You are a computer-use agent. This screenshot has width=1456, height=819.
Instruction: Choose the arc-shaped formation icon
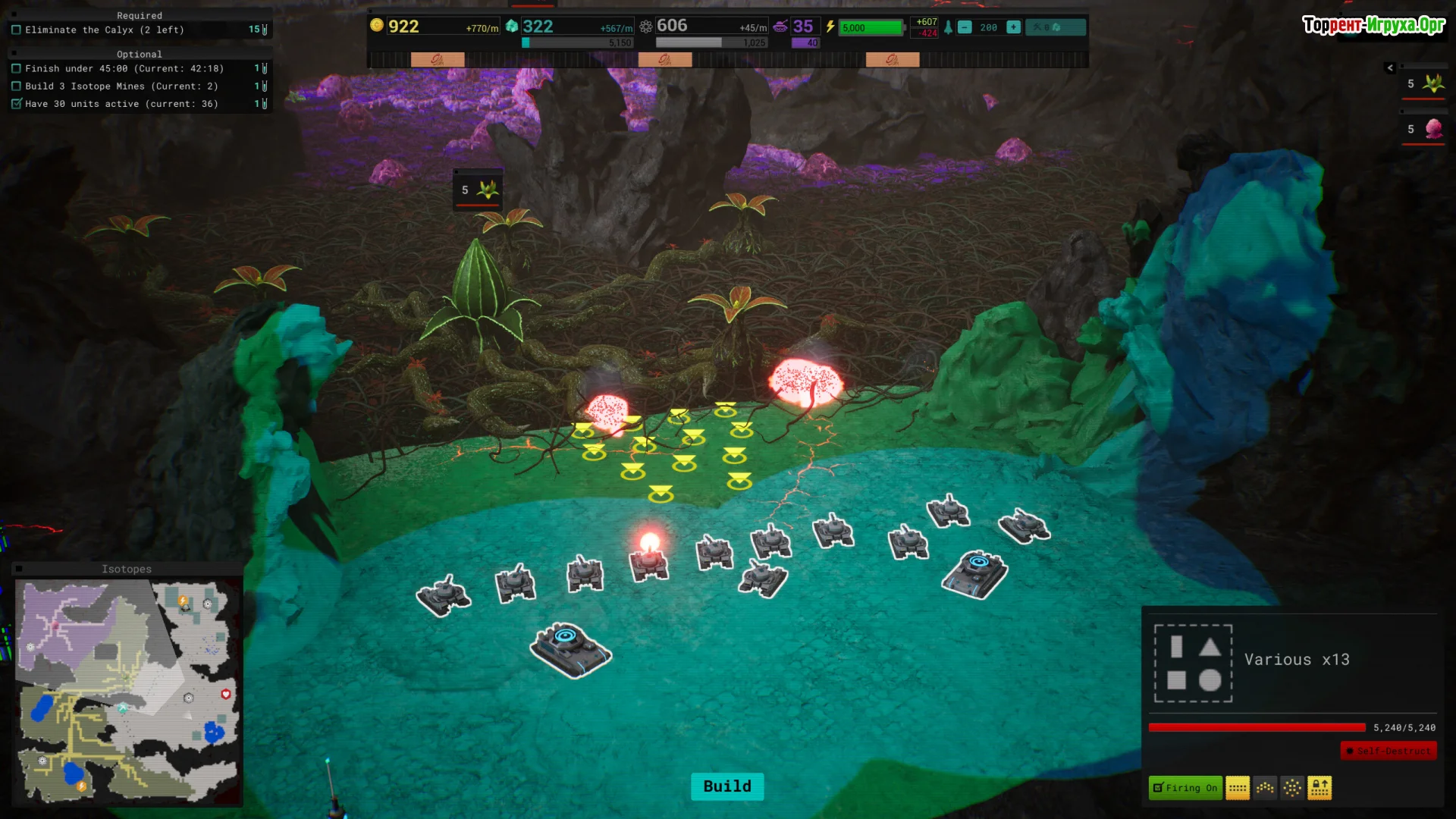(x=1265, y=788)
